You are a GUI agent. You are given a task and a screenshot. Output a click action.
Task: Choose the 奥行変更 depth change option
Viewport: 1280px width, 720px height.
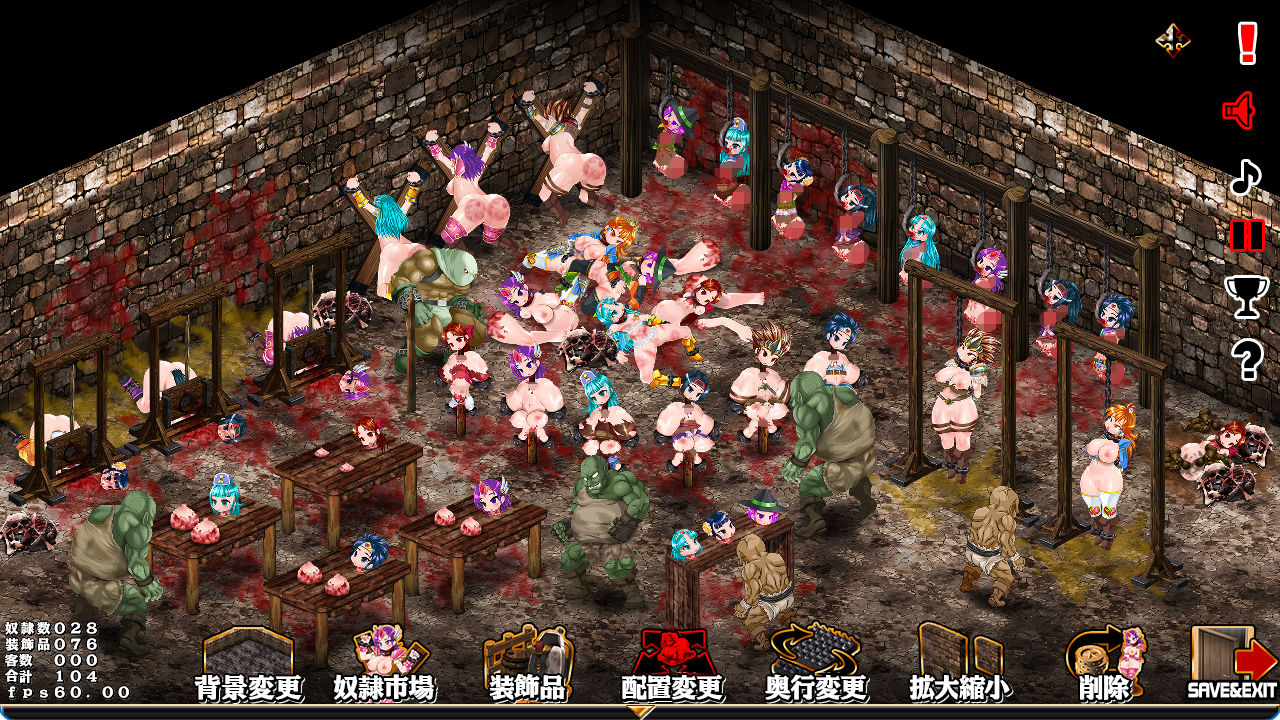[x=816, y=664]
